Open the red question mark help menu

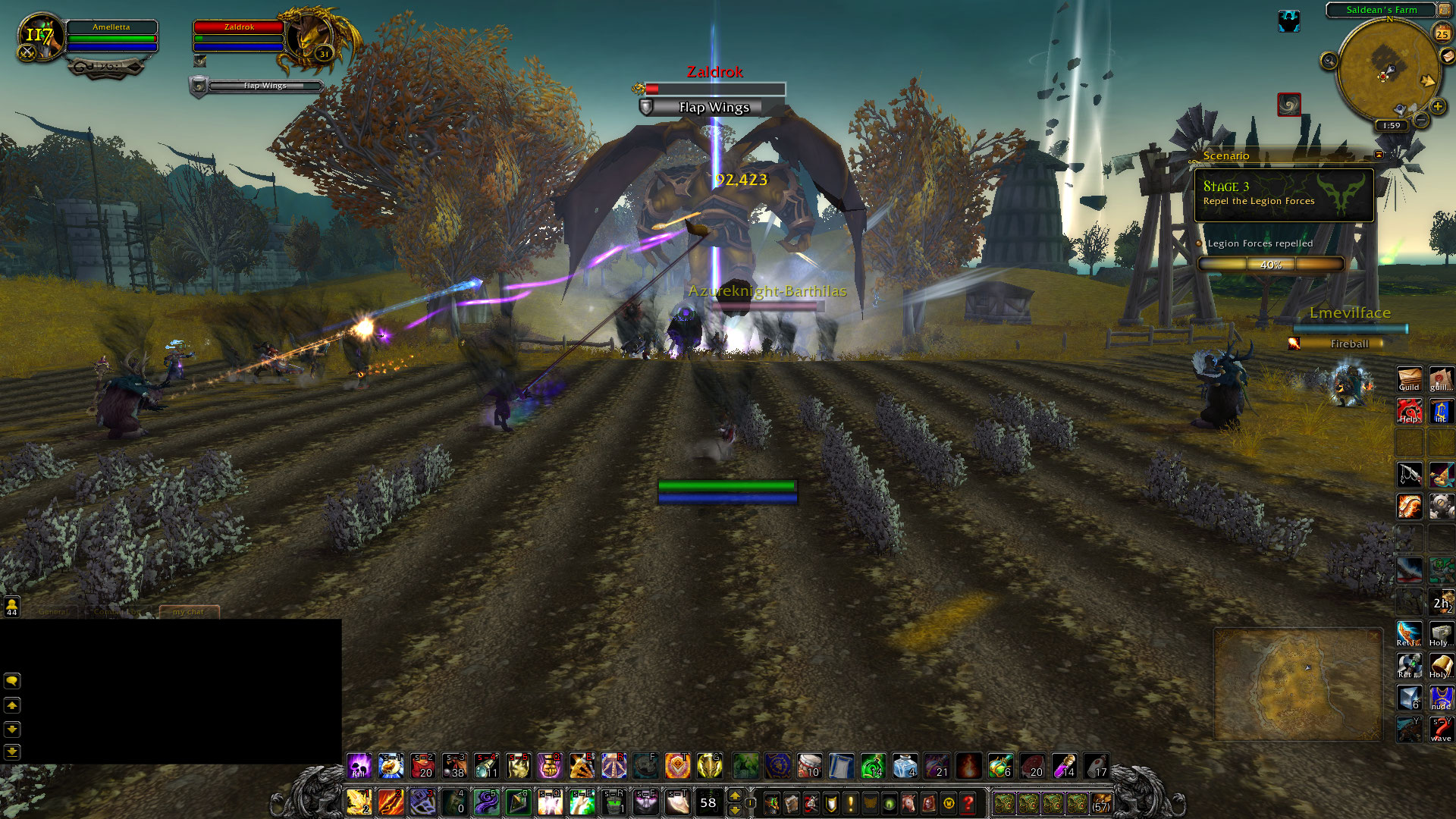968,802
